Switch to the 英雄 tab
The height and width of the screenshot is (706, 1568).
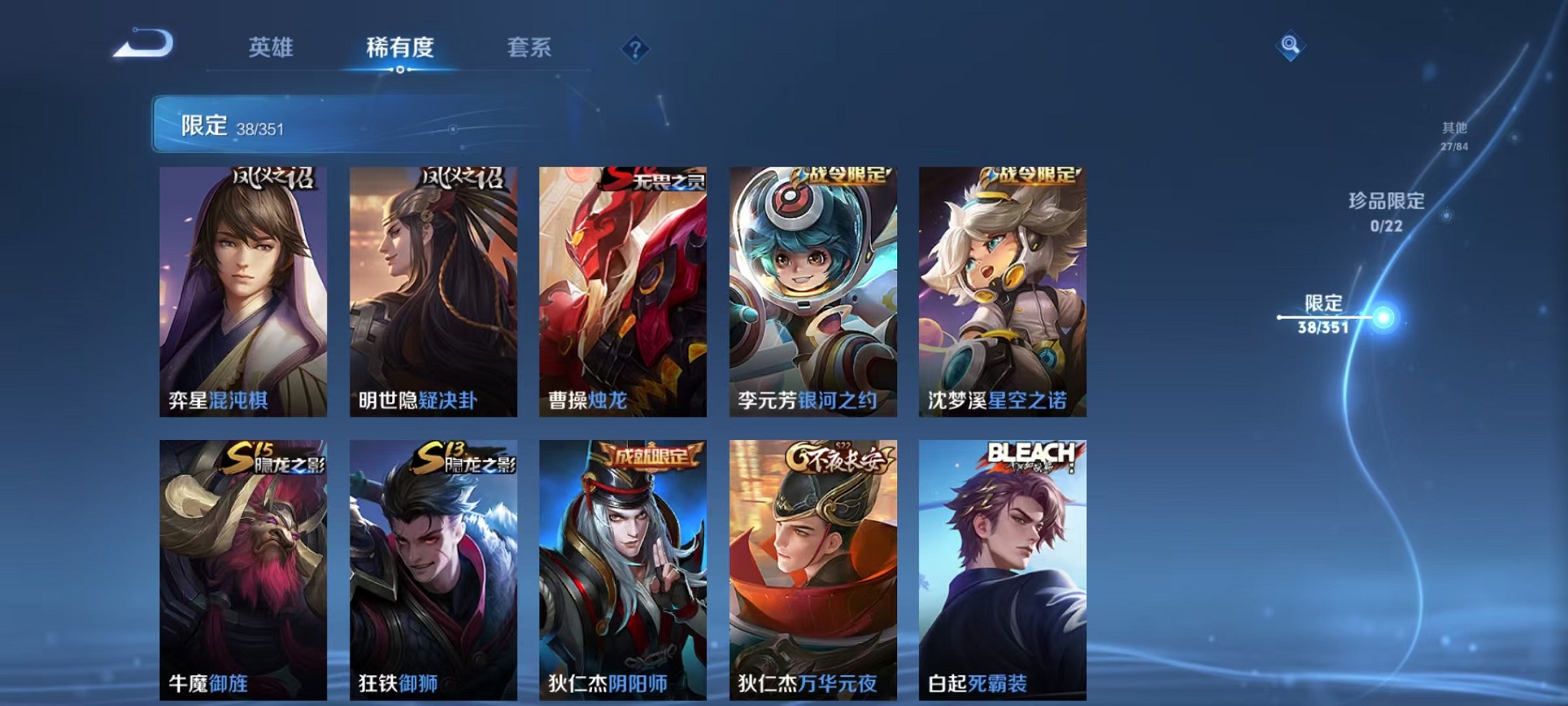(x=271, y=48)
